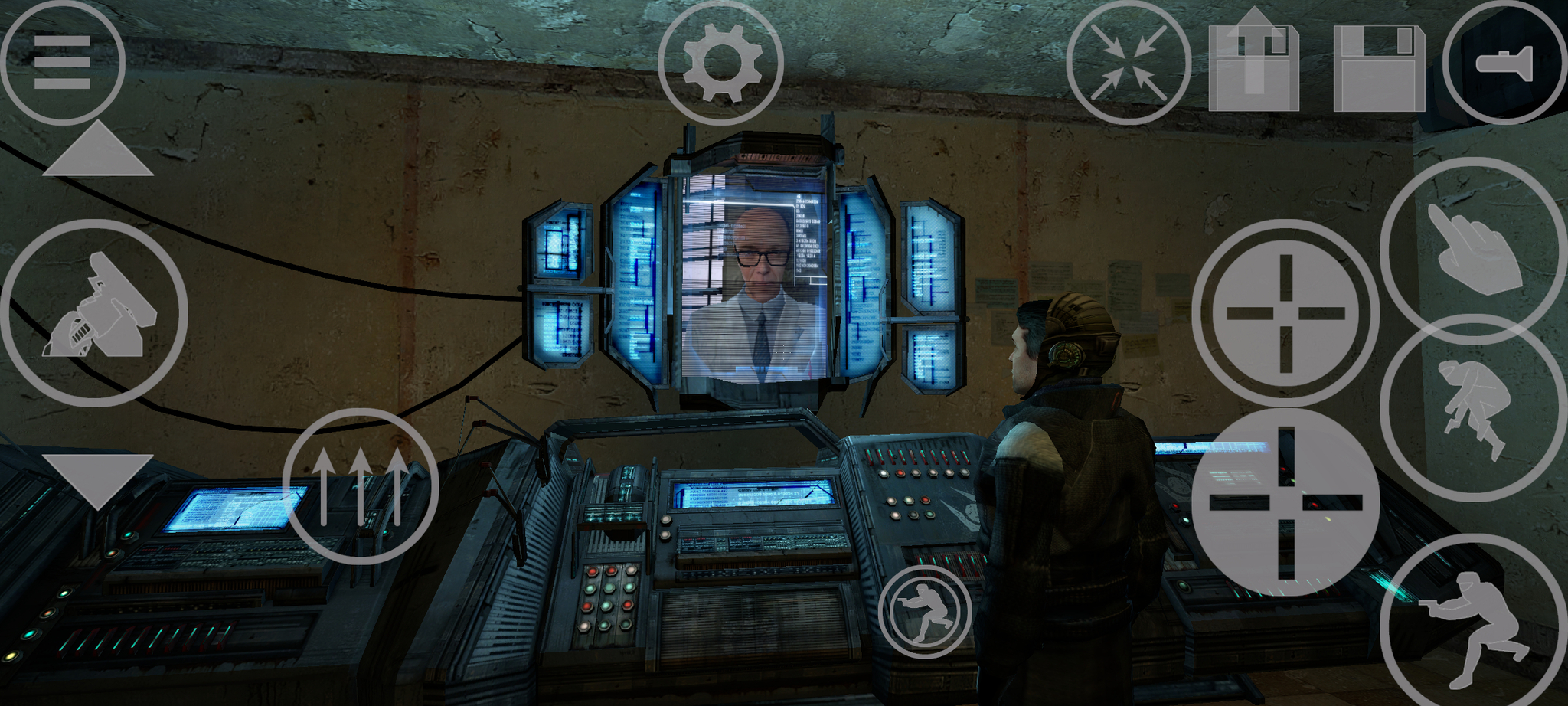Select the downward triangle arrow
This screenshot has width=1568, height=706.
(x=97, y=478)
